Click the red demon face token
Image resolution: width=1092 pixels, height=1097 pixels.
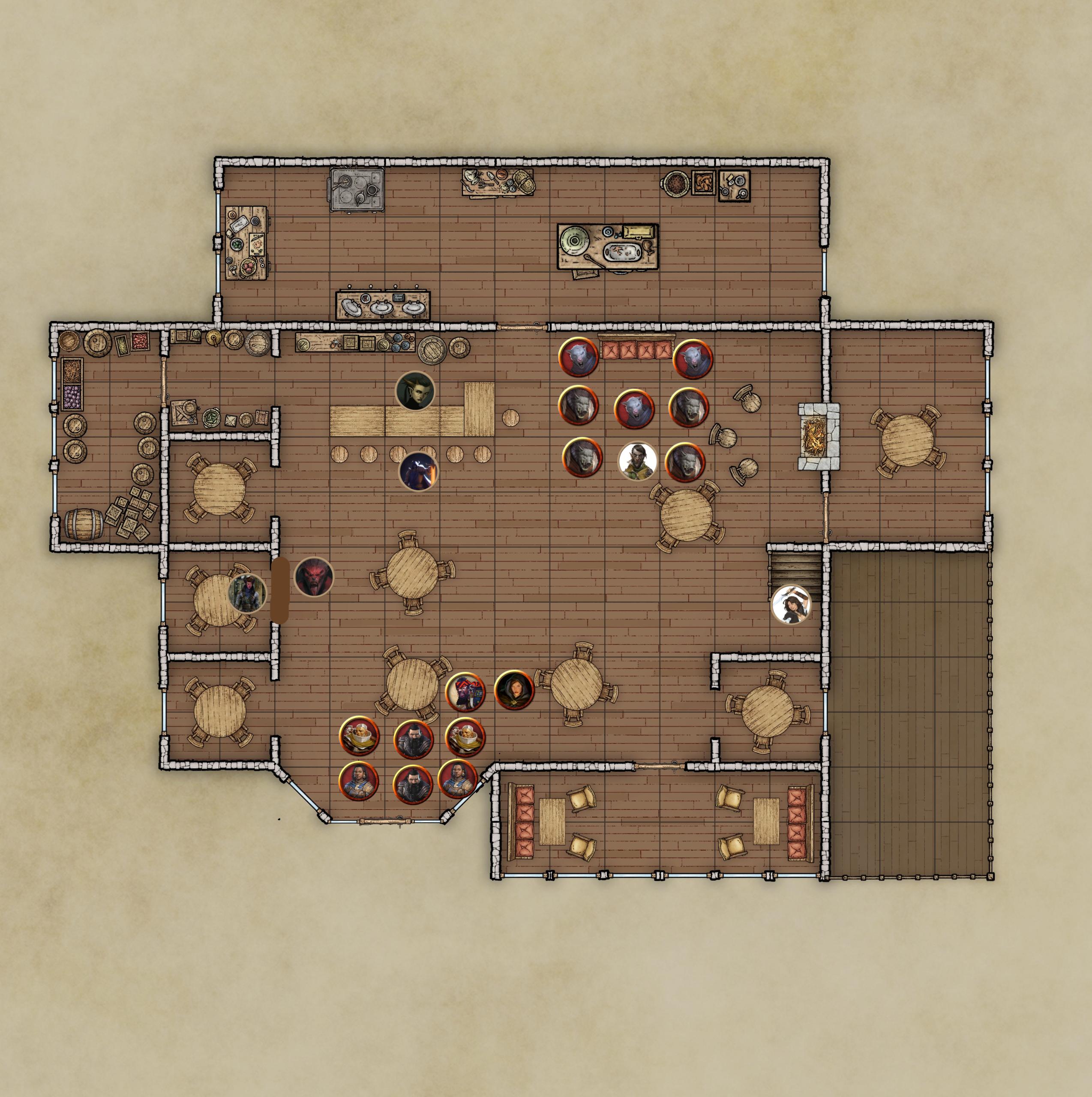pos(314,577)
